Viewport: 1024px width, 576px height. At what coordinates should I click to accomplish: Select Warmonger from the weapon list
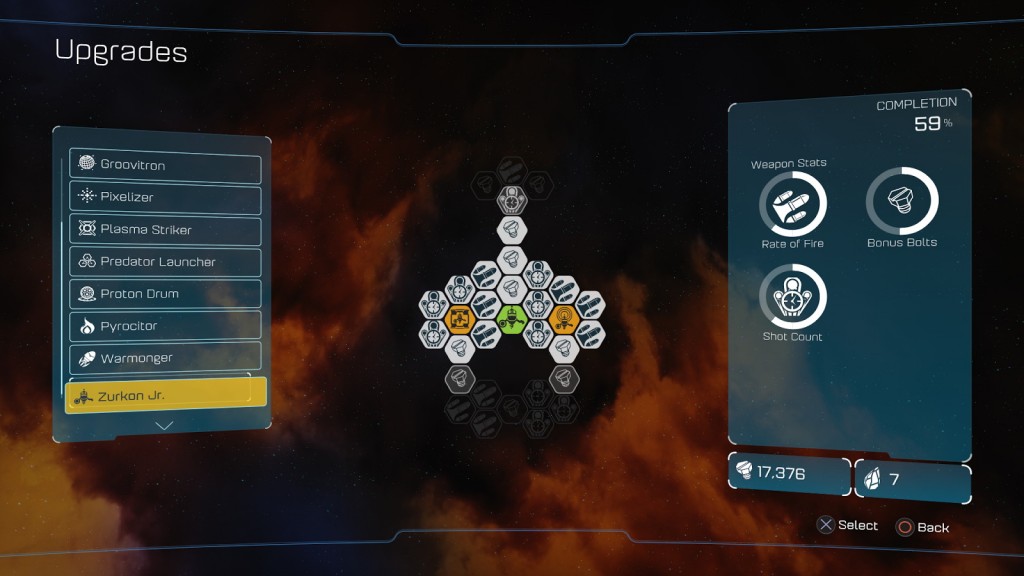pyautogui.click(x=165, y=358)
